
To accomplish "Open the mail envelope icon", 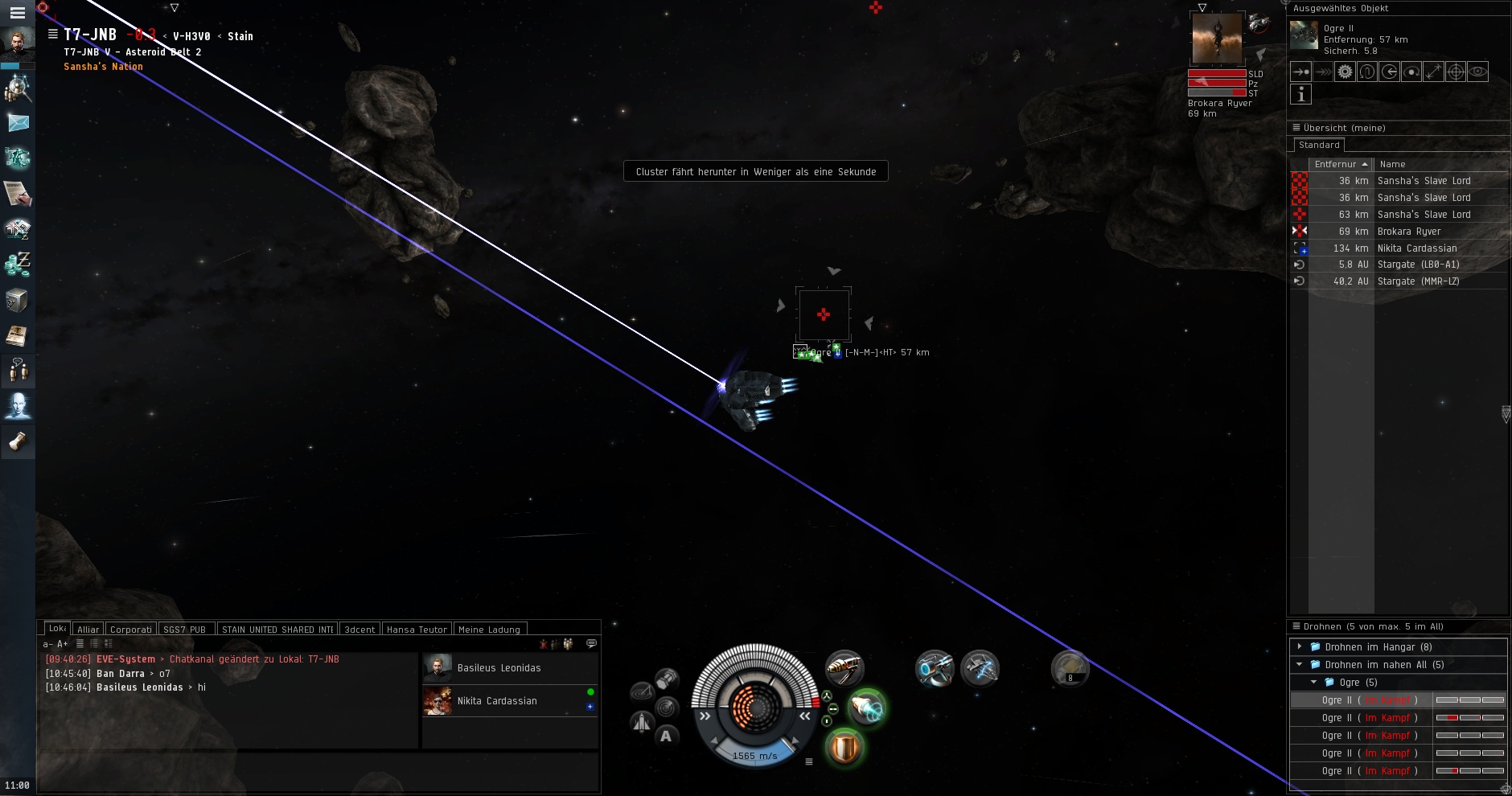I will [x=18, y=123].
